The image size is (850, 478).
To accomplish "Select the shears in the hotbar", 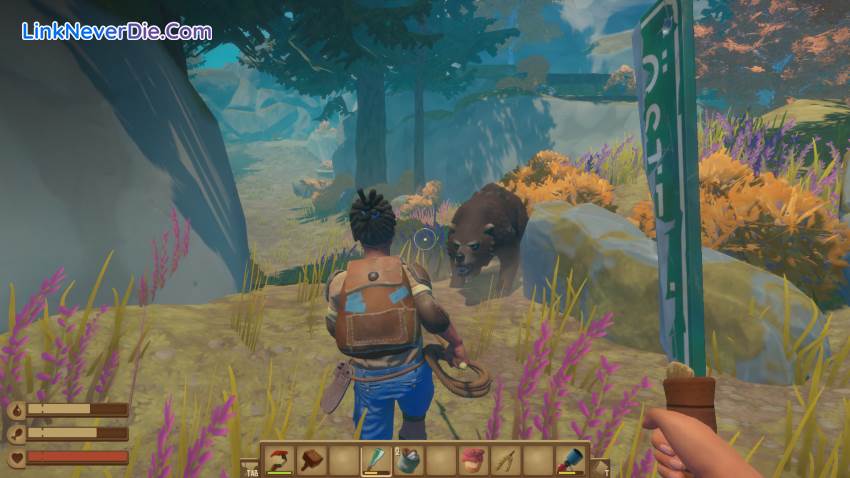I will (x=505, y=460).
